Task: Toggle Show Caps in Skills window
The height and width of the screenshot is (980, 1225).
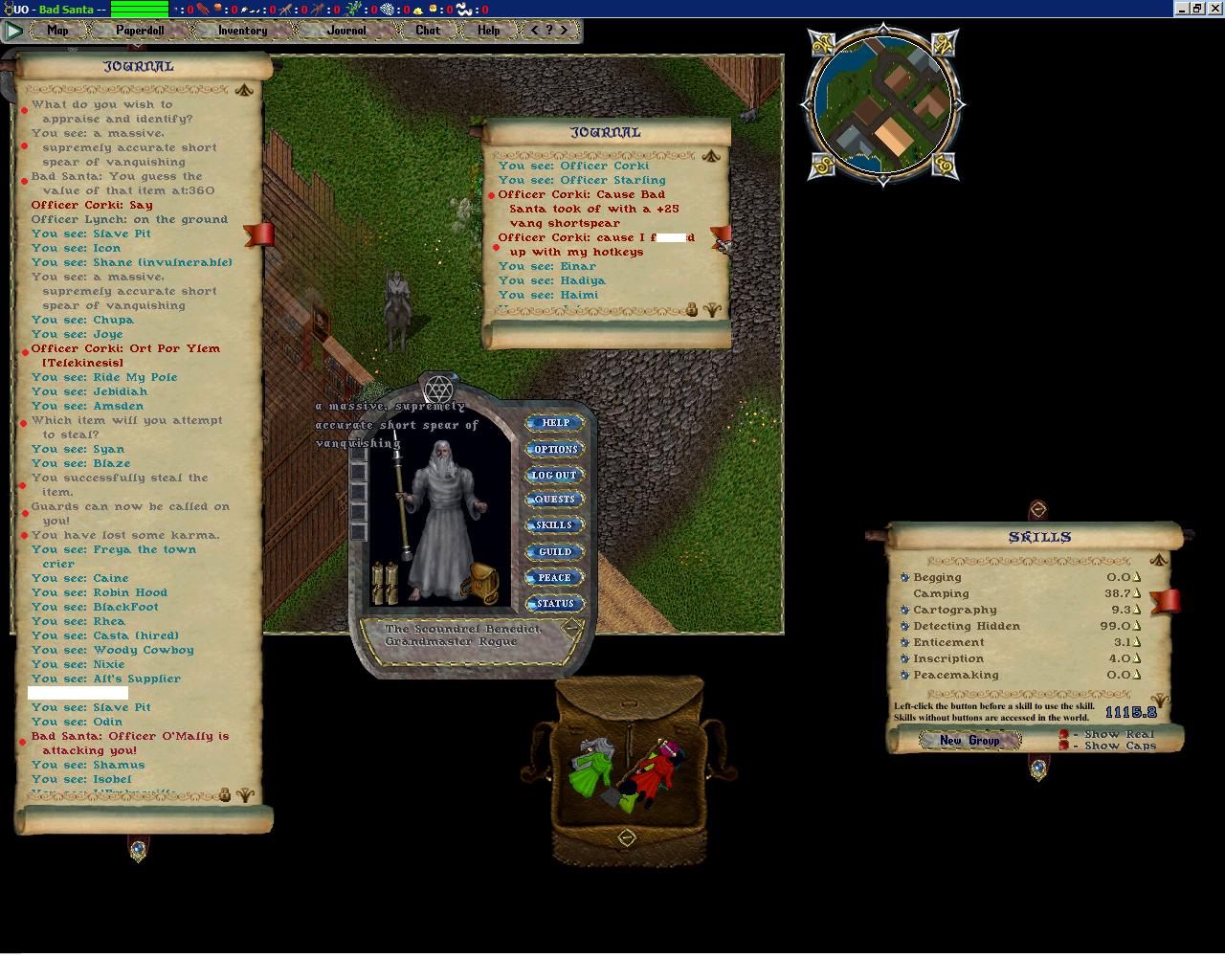Action: pos(1064,746)
